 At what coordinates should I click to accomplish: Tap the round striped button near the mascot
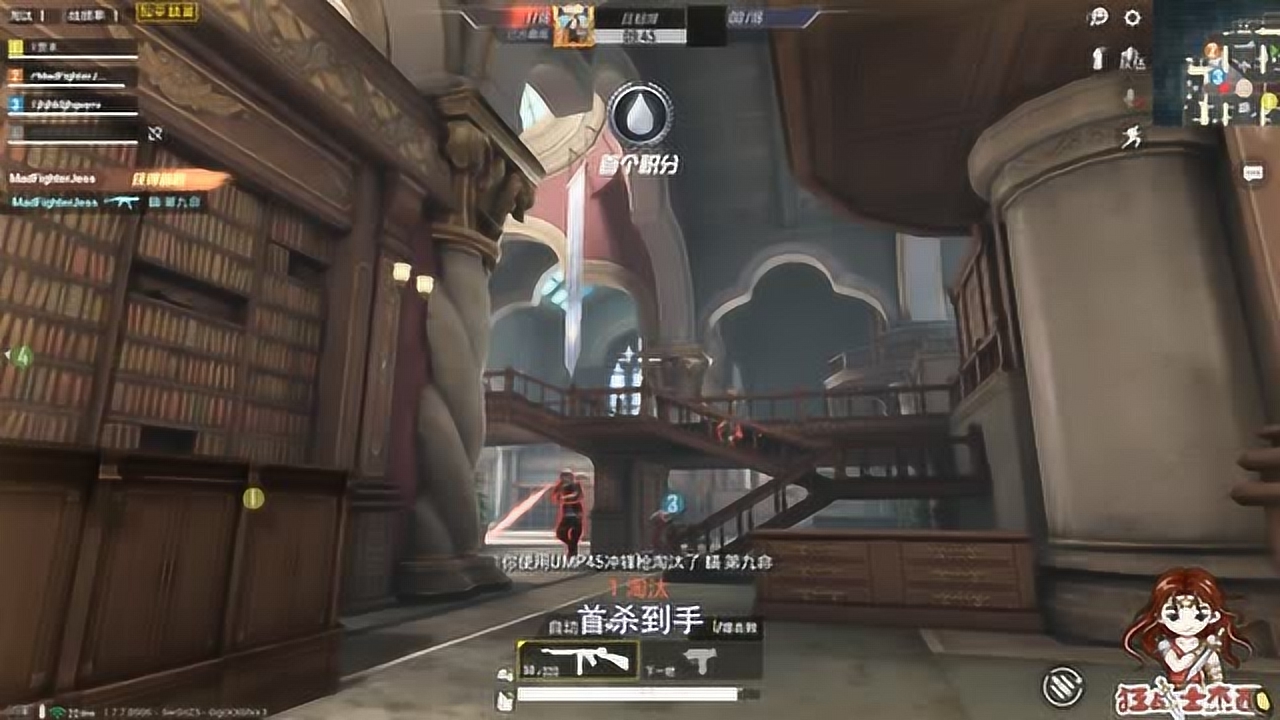pos(1062,686)
